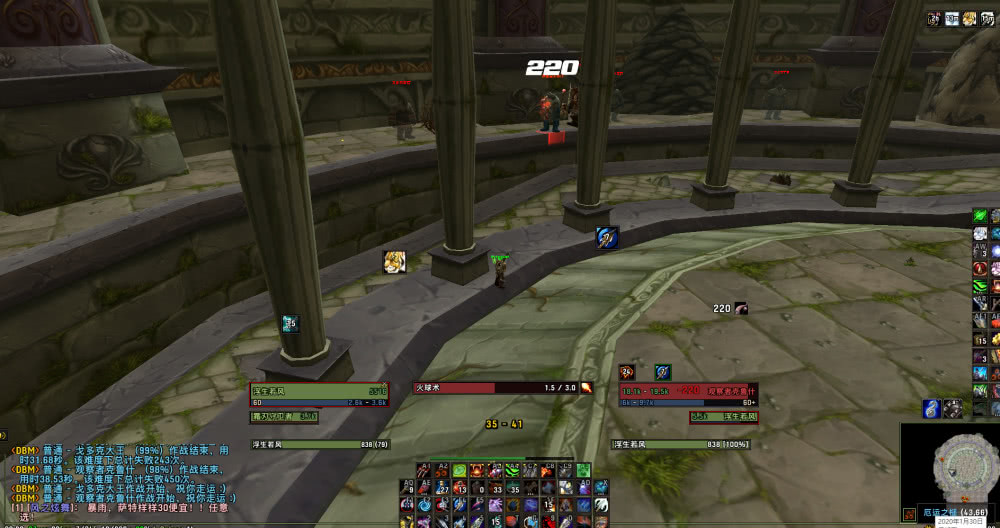Use the green leaf ability on the top bar
This screenshot has width=1000, height=528.
pos(459,470)
